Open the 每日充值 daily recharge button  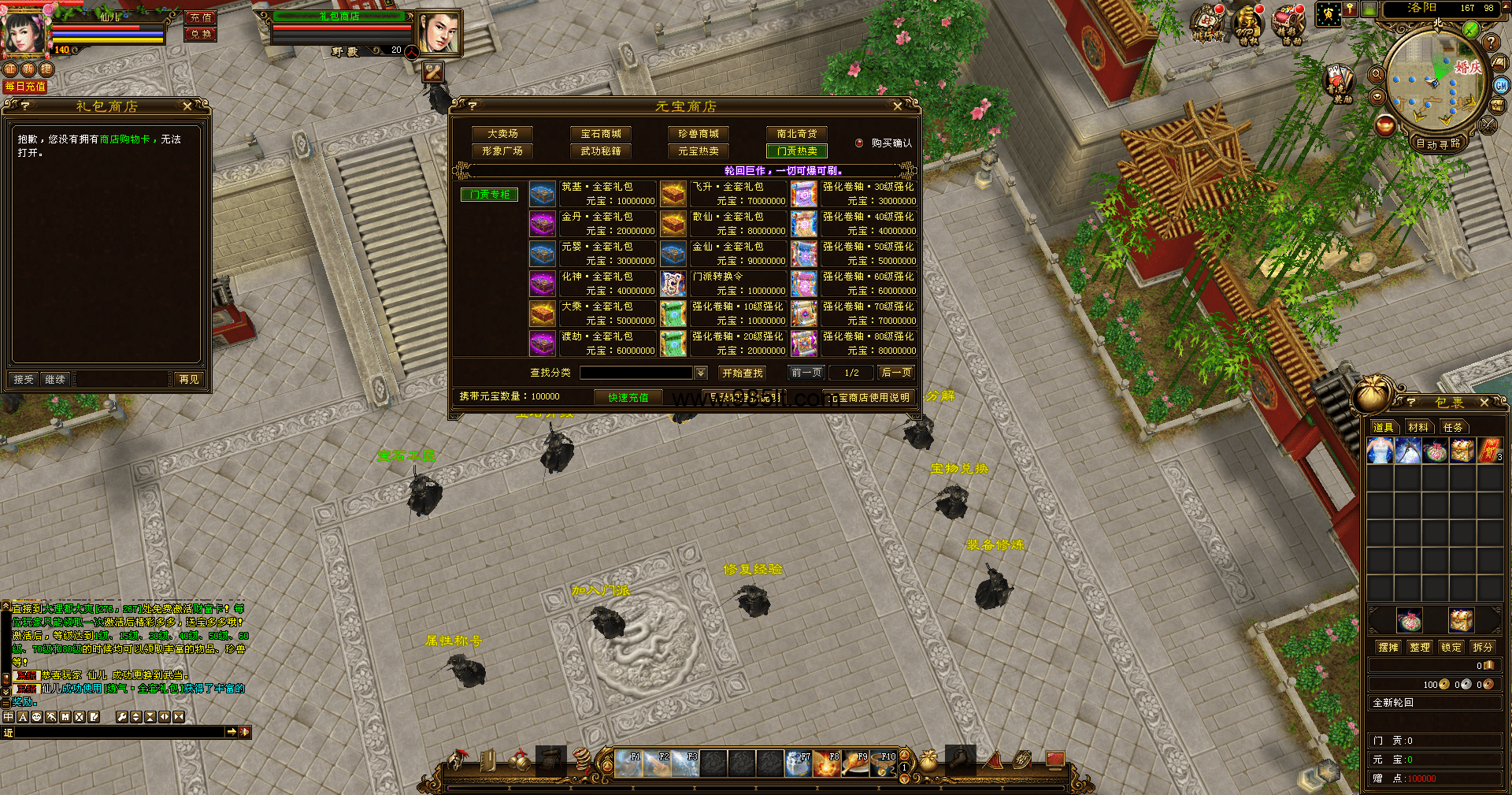(25, 87)
